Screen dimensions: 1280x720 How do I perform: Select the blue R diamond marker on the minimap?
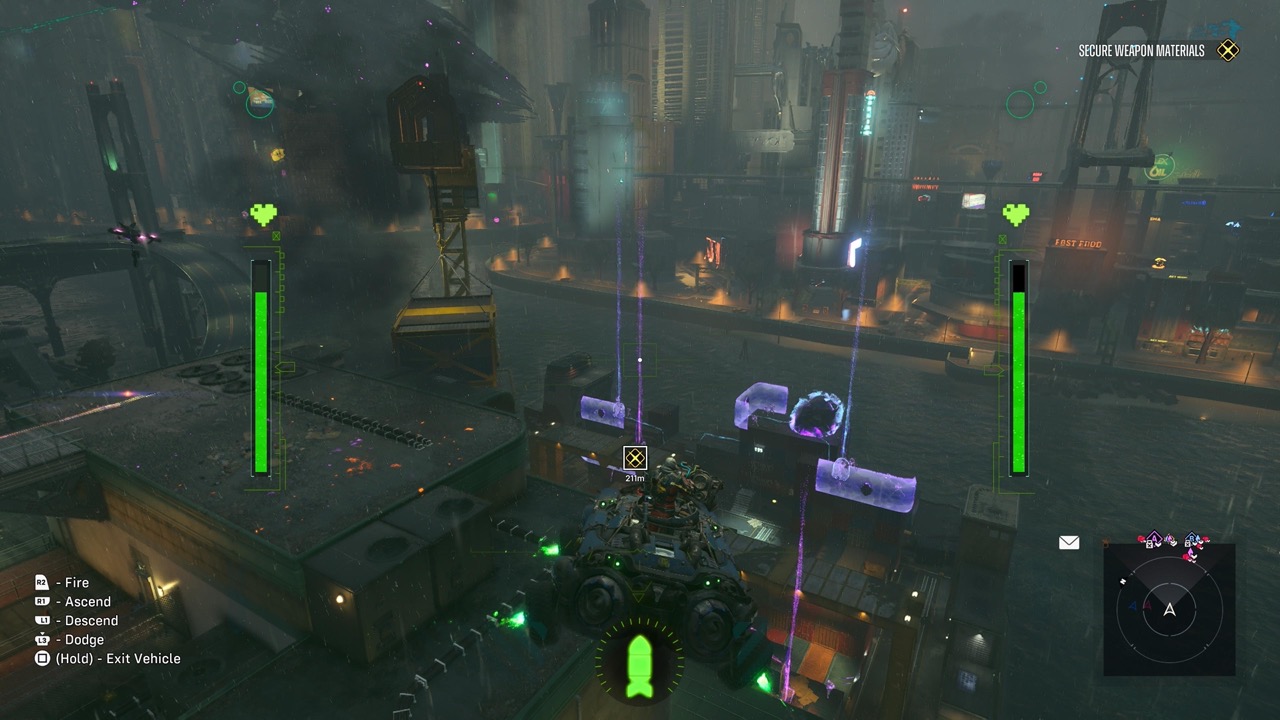1190,536
